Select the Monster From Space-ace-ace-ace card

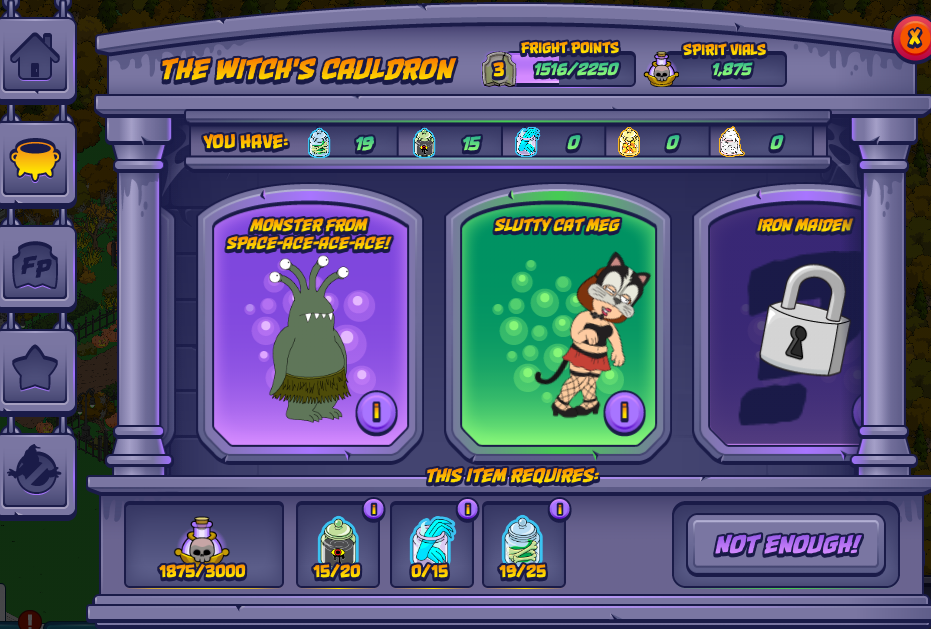[310, 320]
